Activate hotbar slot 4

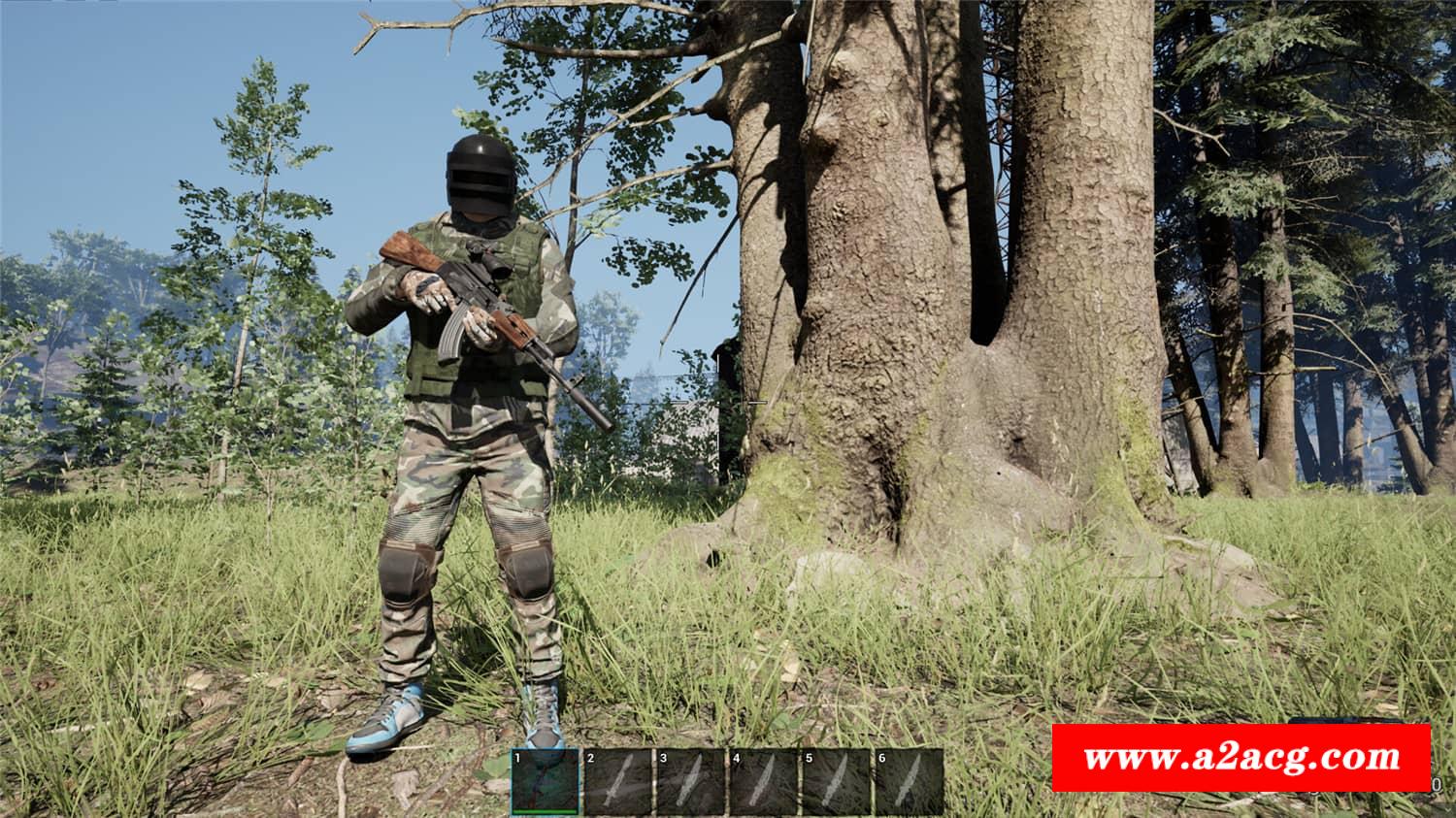764,782
